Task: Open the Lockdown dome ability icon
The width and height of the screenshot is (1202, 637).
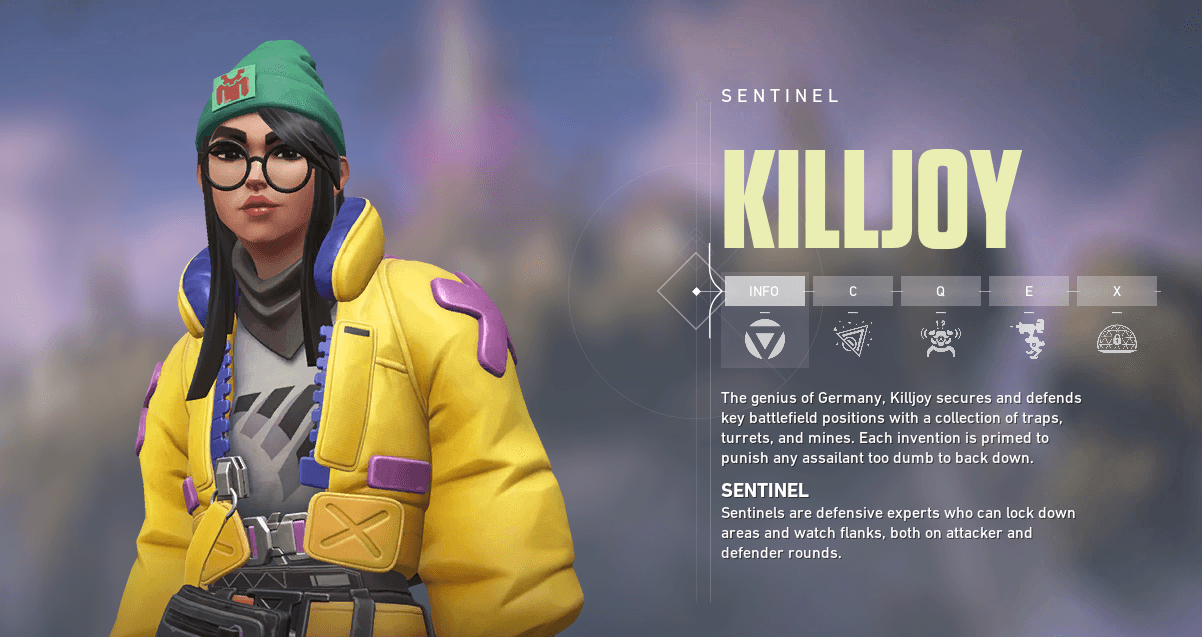Action: point(1117,339)
